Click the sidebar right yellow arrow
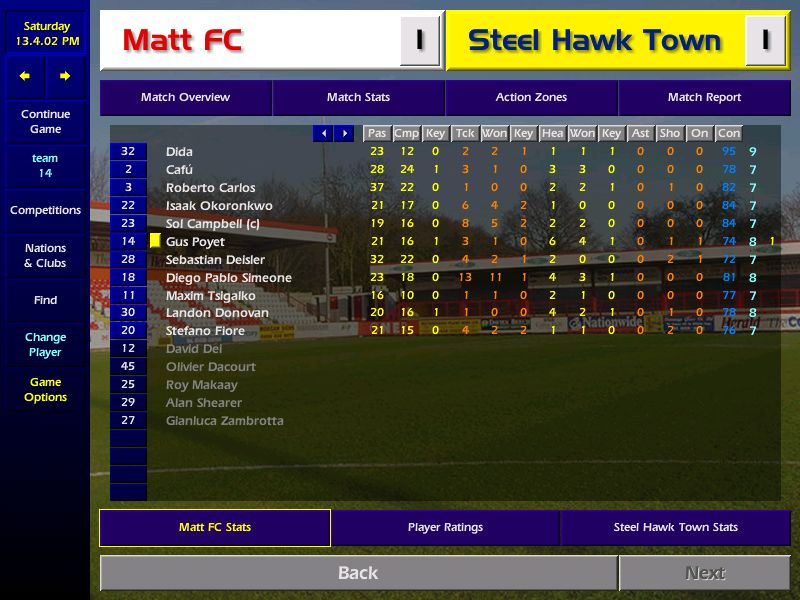The image size is (800, 600). tap(65, 76)
